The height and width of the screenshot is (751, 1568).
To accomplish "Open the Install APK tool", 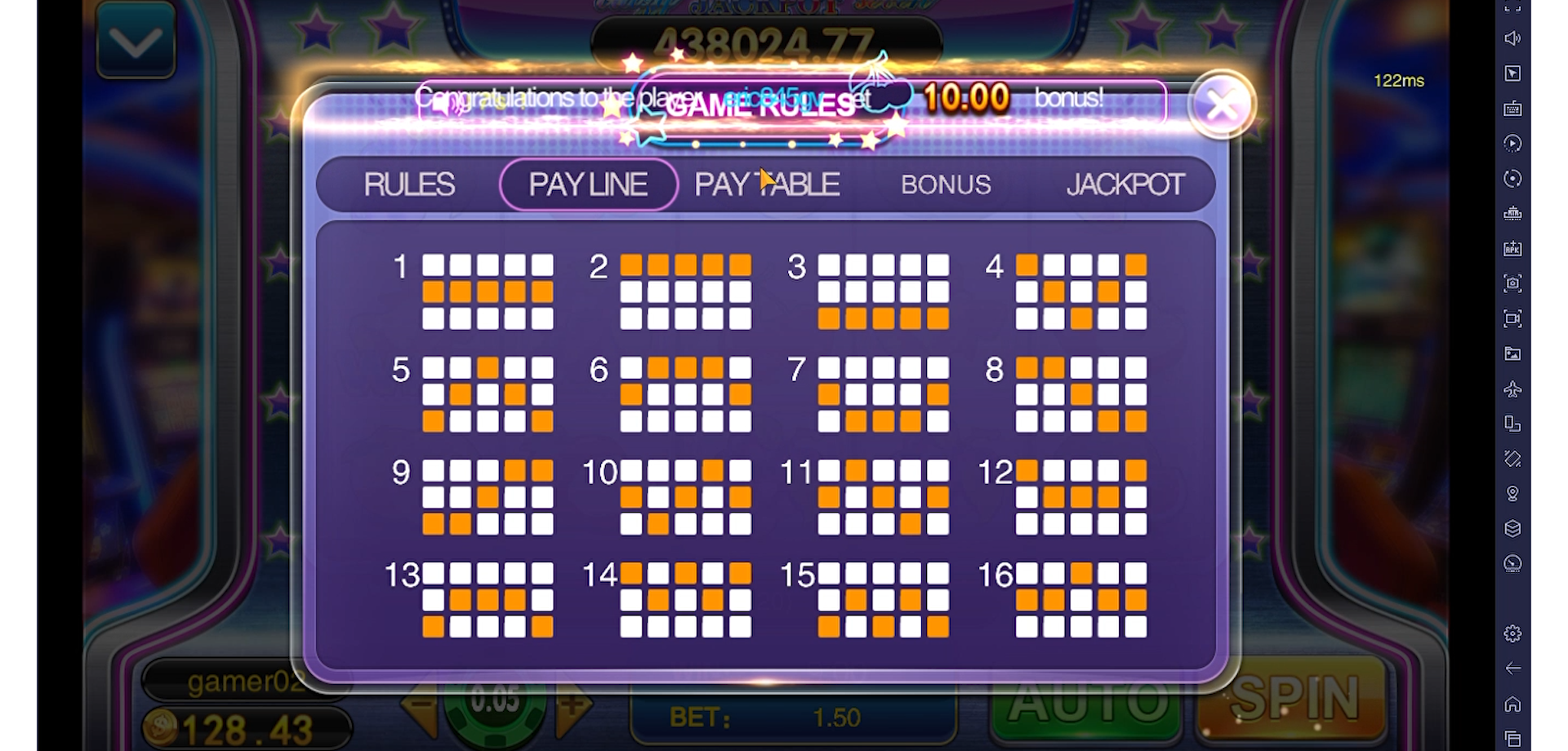I will coord(1513,248).
